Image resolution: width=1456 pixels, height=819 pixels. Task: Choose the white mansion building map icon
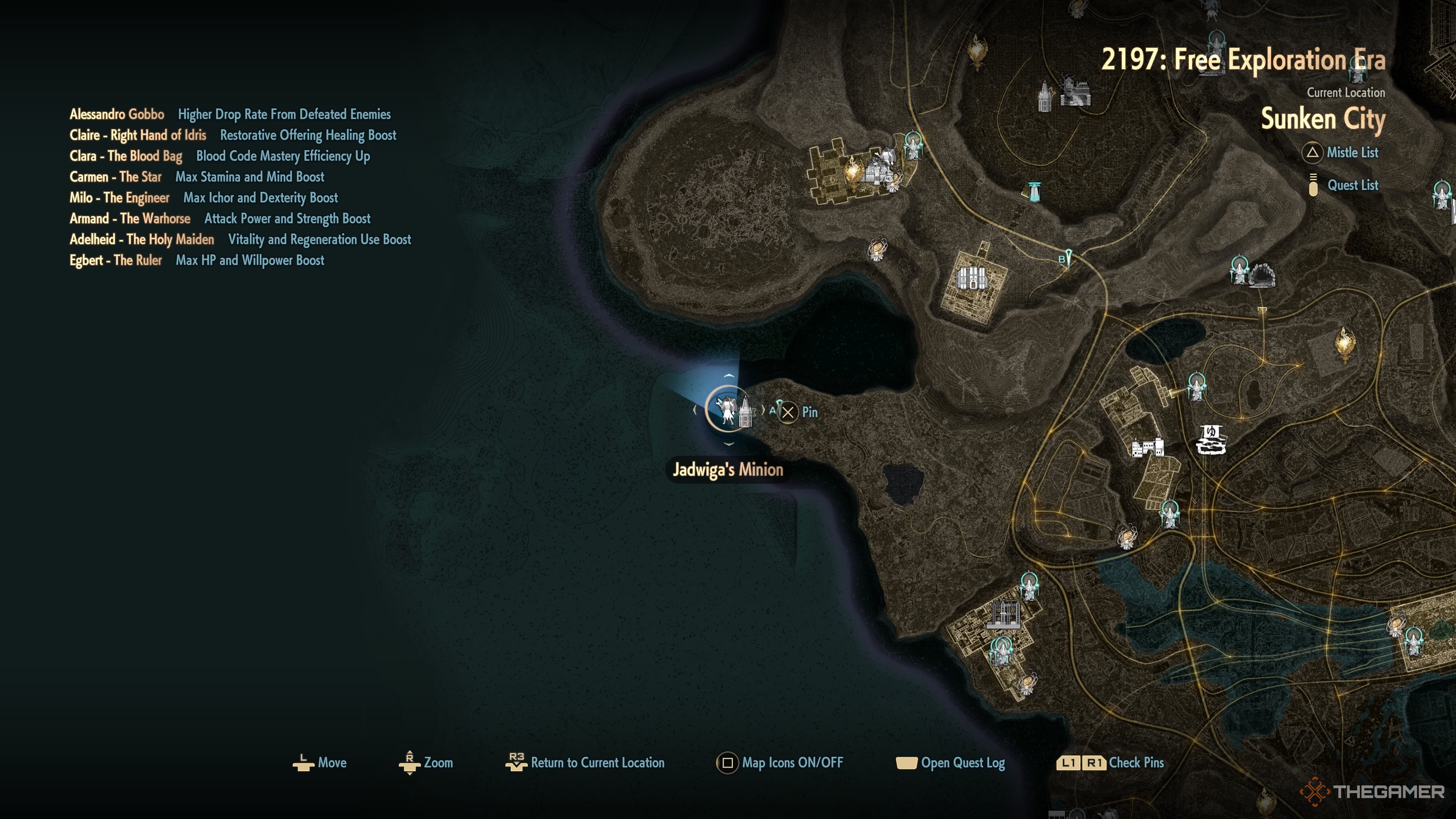tap(1147, 448)
